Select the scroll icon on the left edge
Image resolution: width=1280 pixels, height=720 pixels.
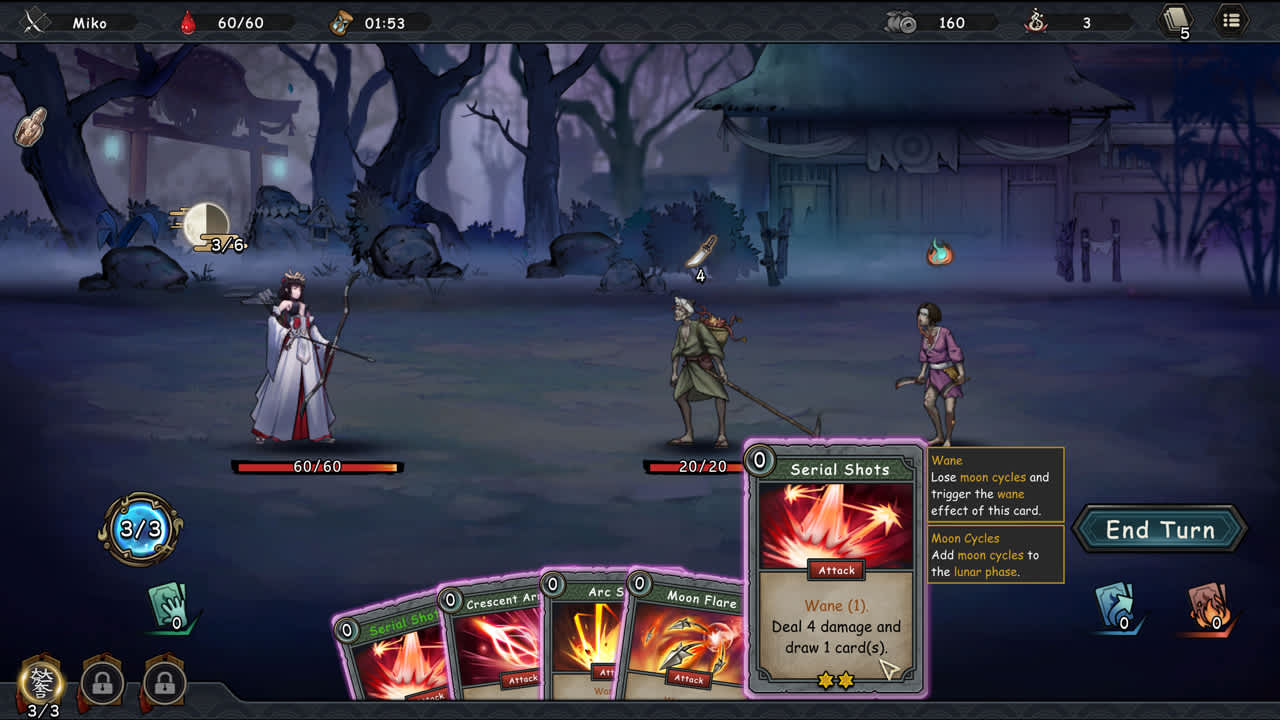coord(31,126)
